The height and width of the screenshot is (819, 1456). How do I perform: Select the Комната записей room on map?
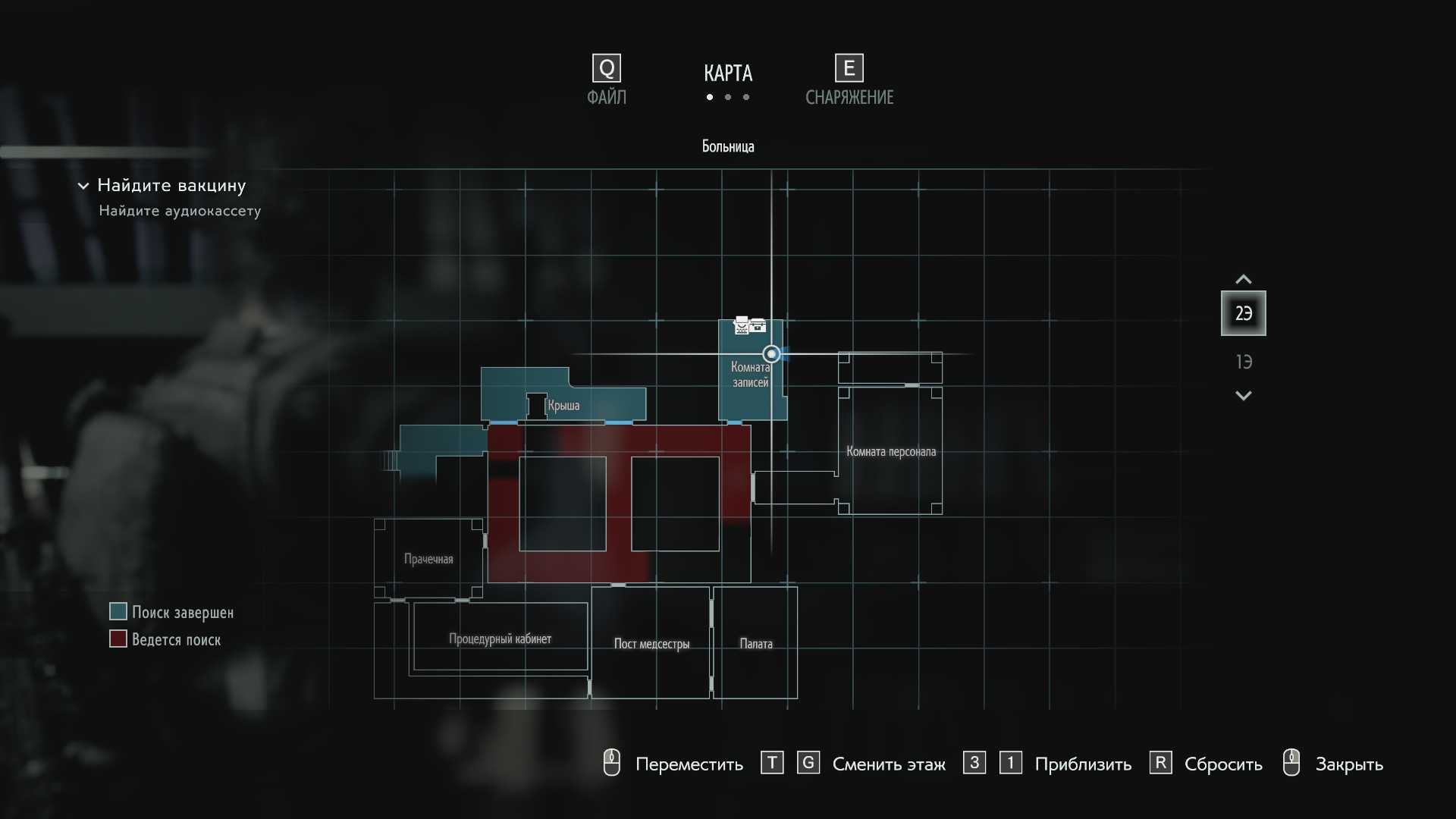coord(750,375)
